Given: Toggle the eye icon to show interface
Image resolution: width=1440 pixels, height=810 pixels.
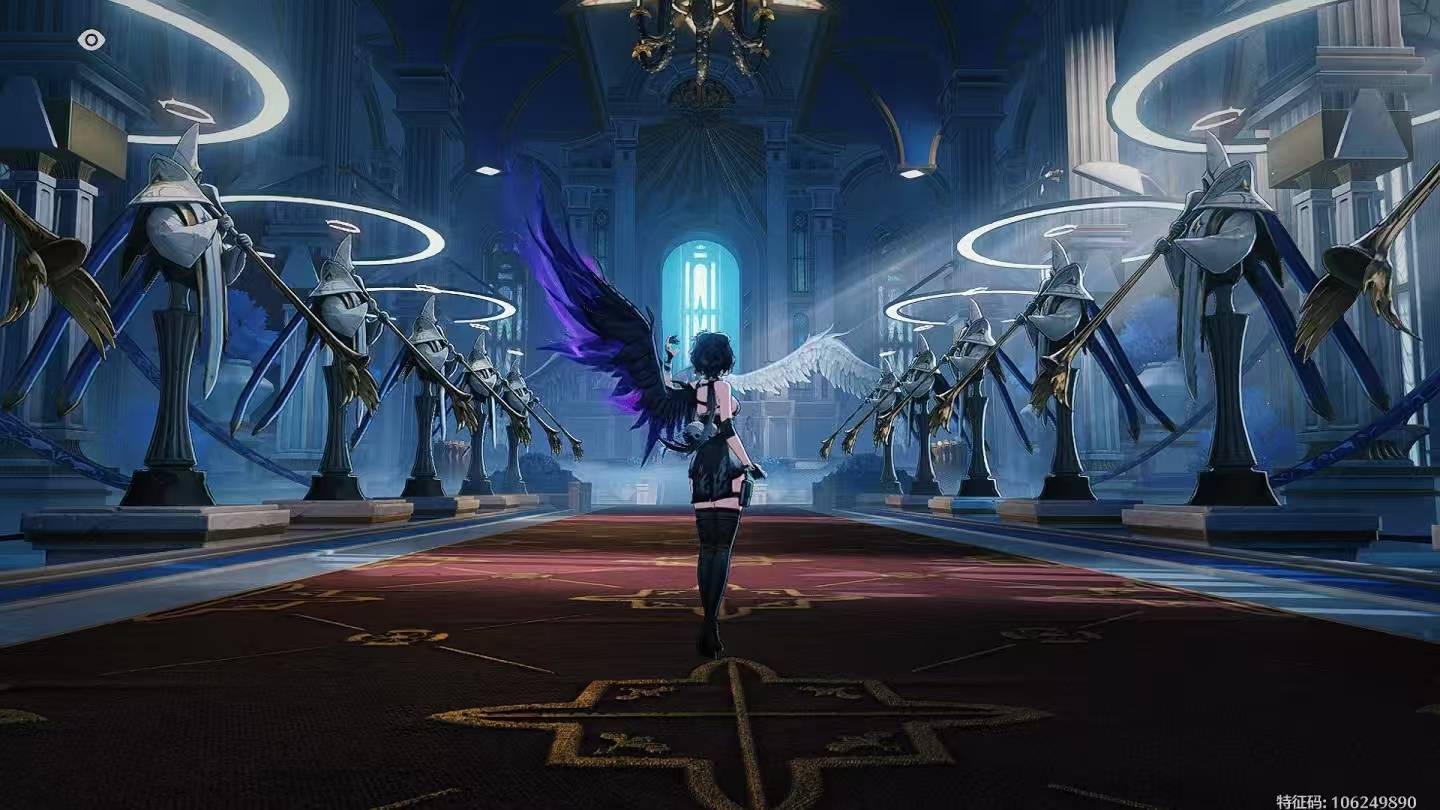Looking at the screenshot, I should click(x=91, y=40).
